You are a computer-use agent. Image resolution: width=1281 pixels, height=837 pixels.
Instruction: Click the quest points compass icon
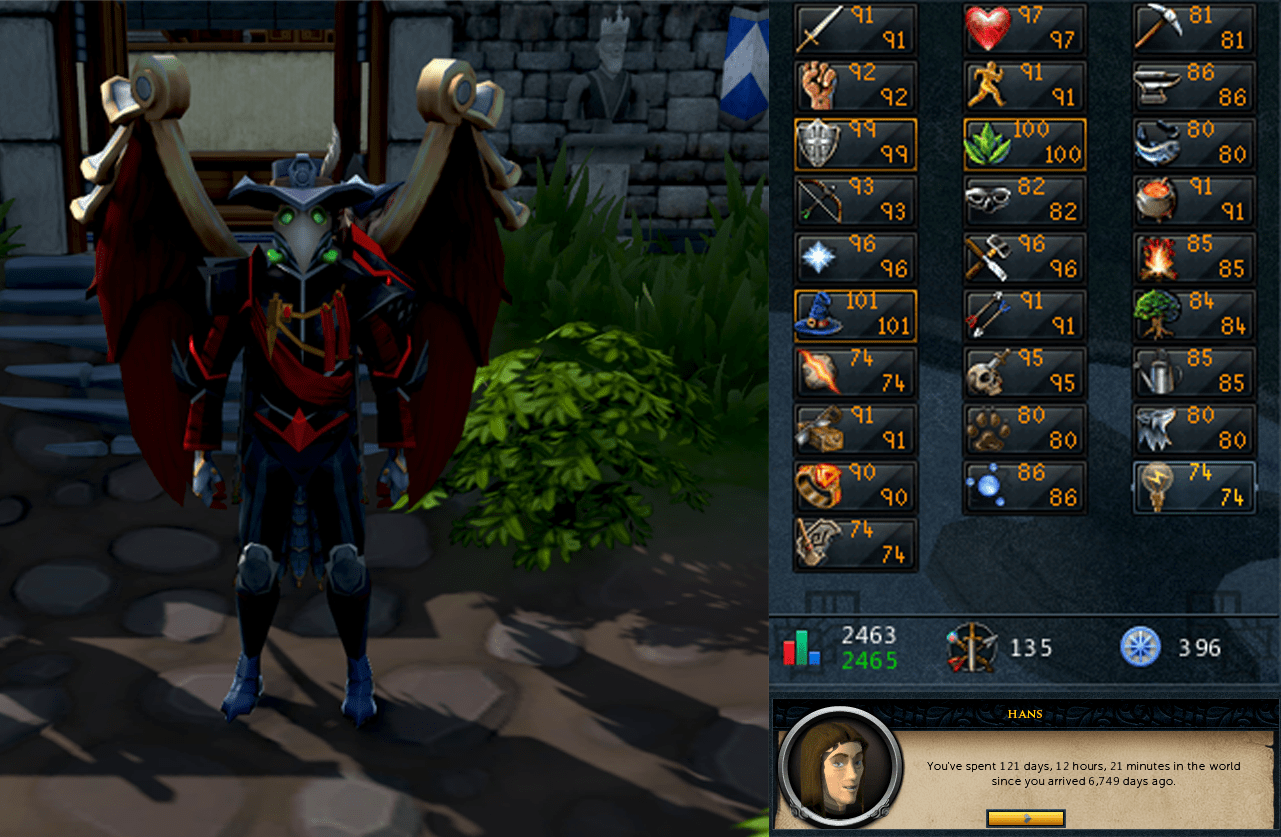(1140, 647)
